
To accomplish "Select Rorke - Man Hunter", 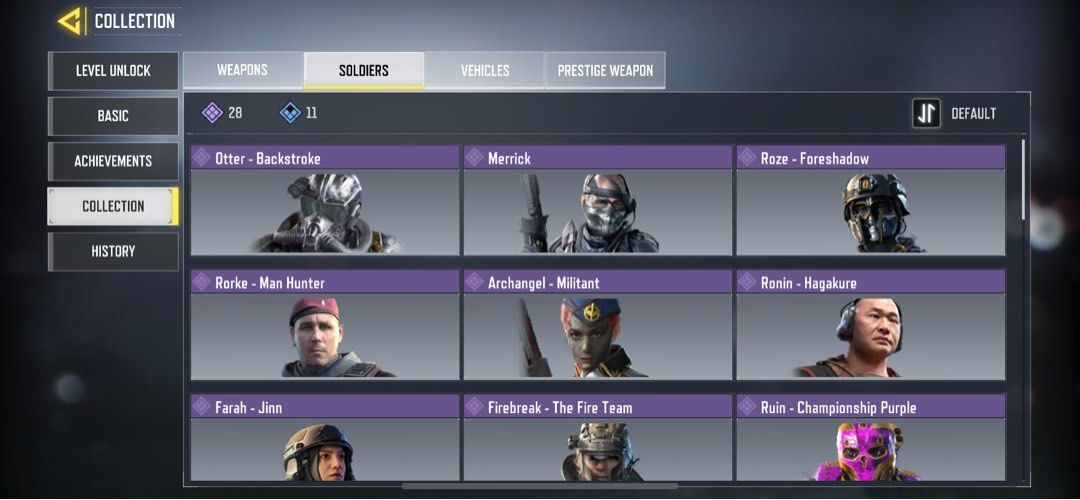I will [x=325, y=325].
